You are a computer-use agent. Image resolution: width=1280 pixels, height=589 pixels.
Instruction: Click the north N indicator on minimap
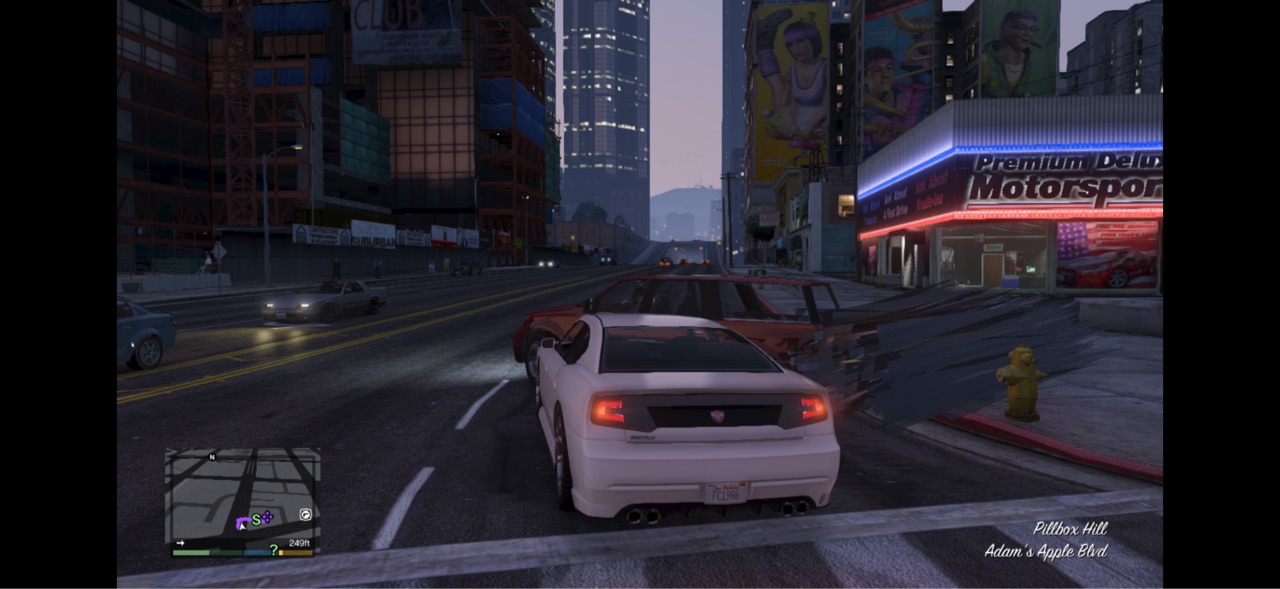[x=212, y=457]
